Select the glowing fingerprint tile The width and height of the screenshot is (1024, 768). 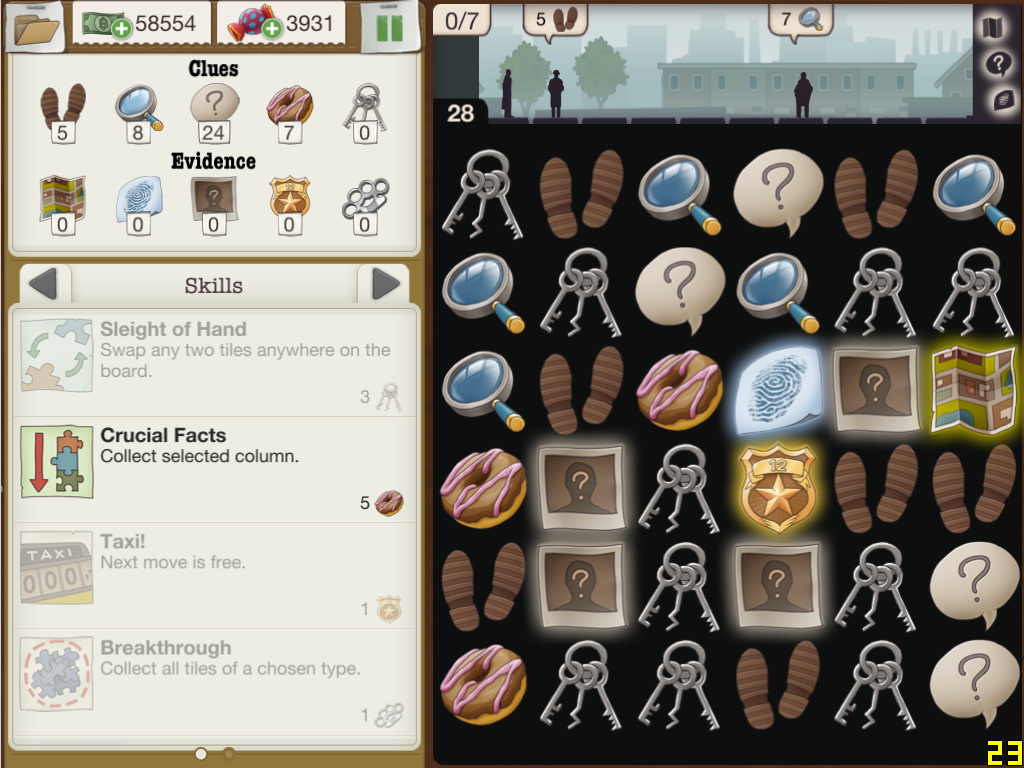[x=778, y=390]
